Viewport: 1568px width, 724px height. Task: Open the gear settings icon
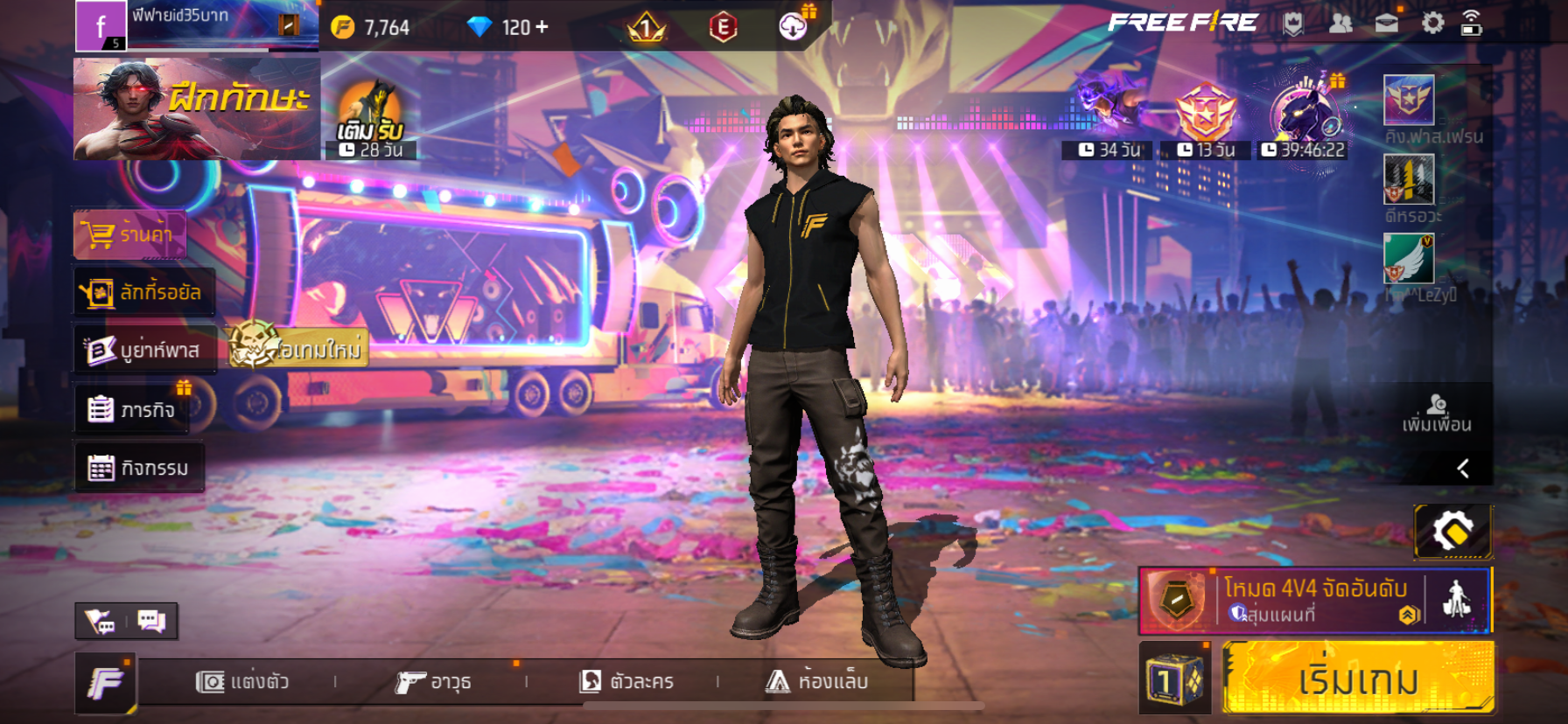click(1432, 23)
